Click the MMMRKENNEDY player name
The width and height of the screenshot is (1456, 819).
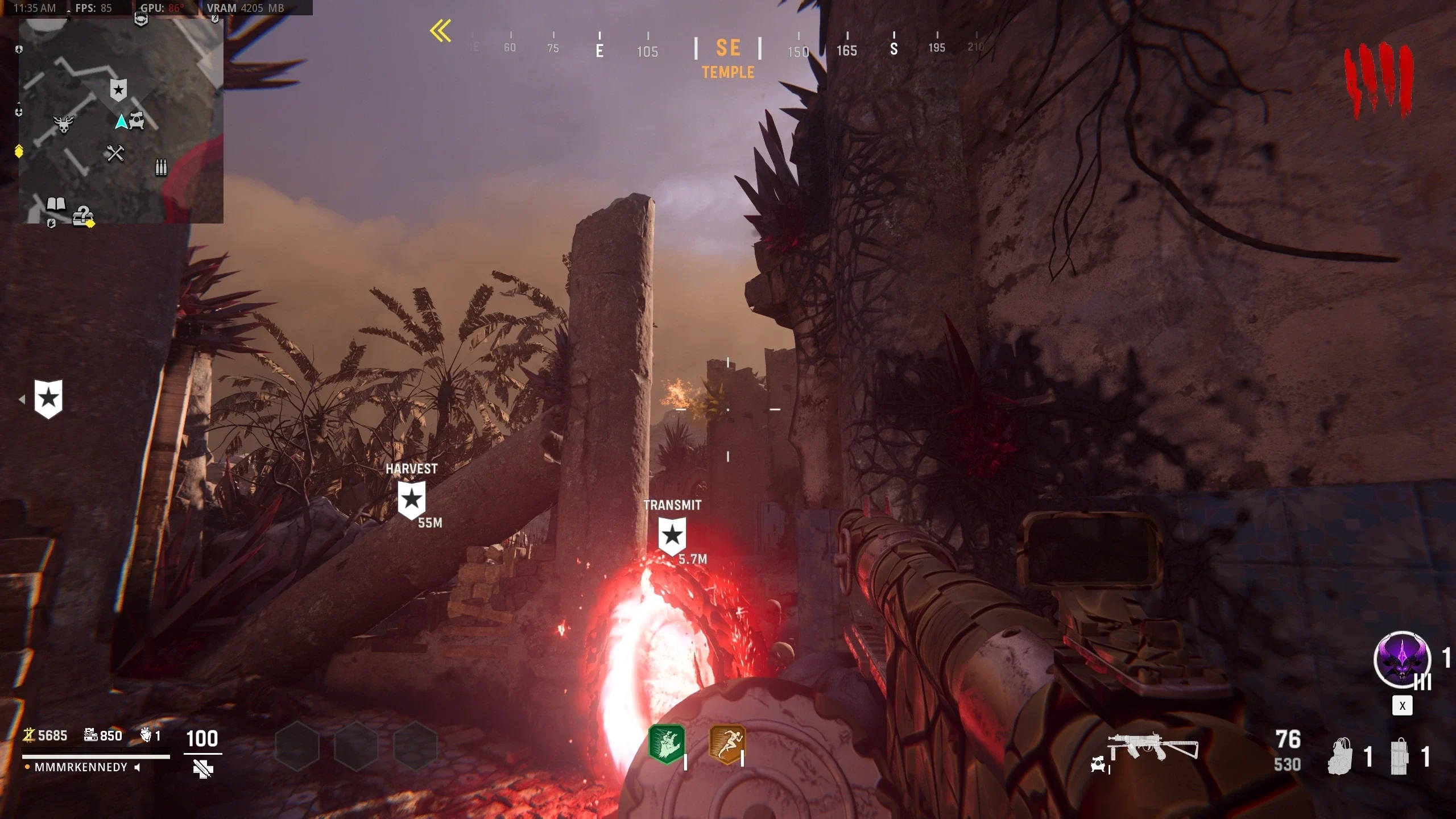click(x=81, y=767)
